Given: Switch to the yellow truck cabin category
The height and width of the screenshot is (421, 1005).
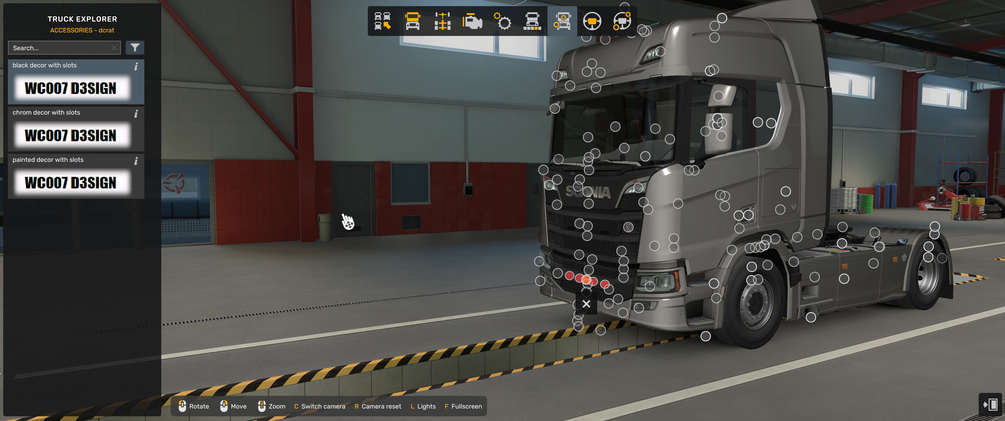Looking at the screenshot, I should click(412, 21).
